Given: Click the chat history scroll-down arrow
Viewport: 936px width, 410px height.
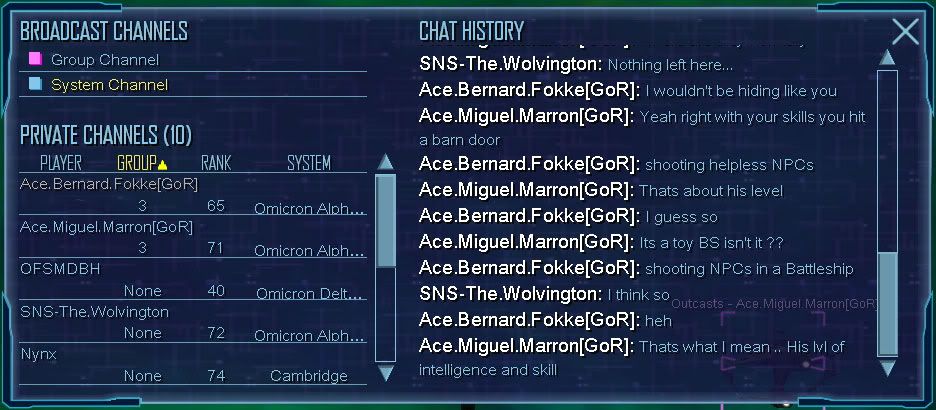Looking at the screenshot, I should pos(887,369).
